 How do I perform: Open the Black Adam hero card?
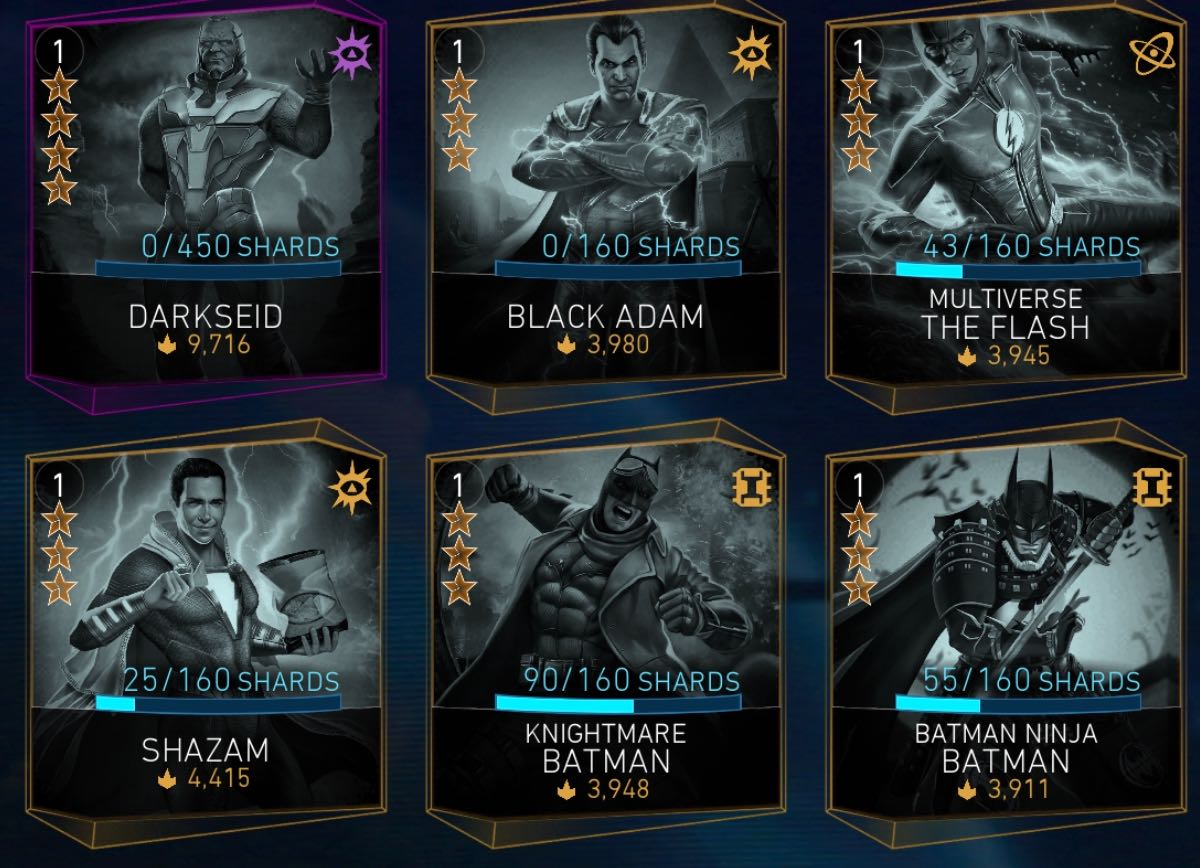[x=604, y=200]
